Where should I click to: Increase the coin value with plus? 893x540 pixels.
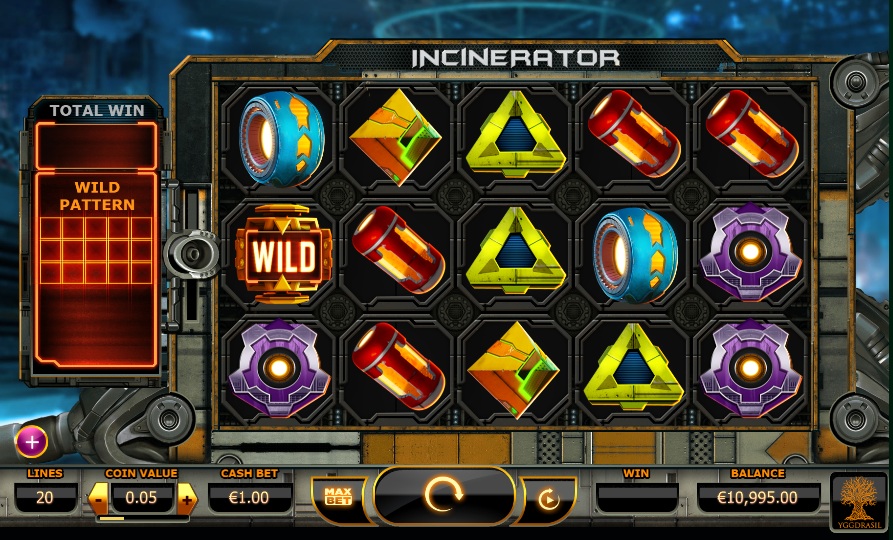187,496
